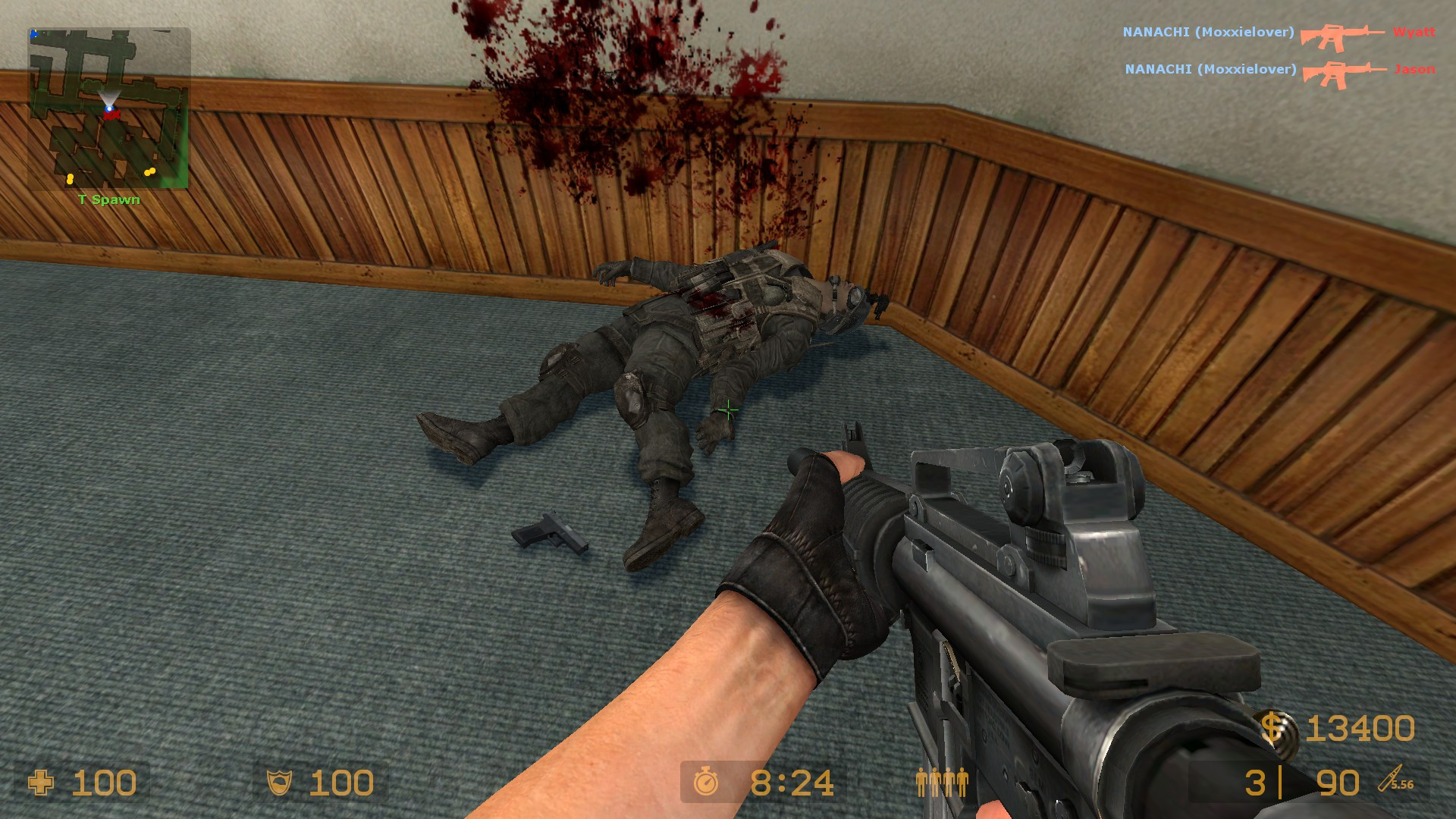
Task: Click the health cross icon
Action: coord(42,781)
